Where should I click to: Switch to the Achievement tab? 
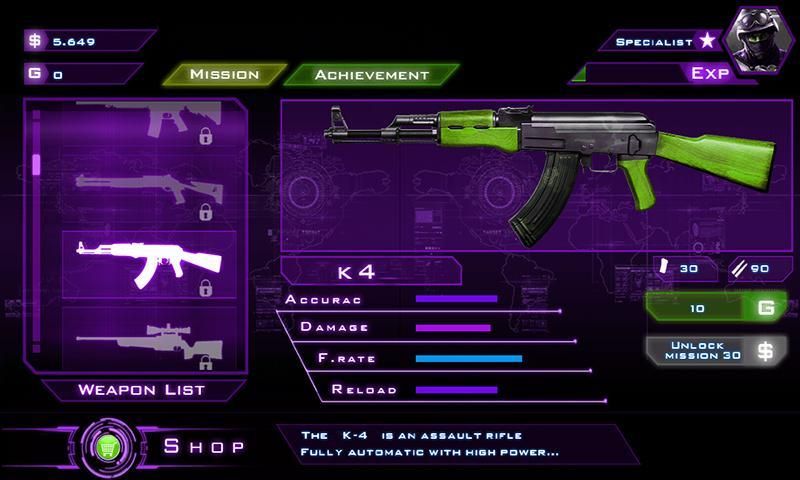371,74
